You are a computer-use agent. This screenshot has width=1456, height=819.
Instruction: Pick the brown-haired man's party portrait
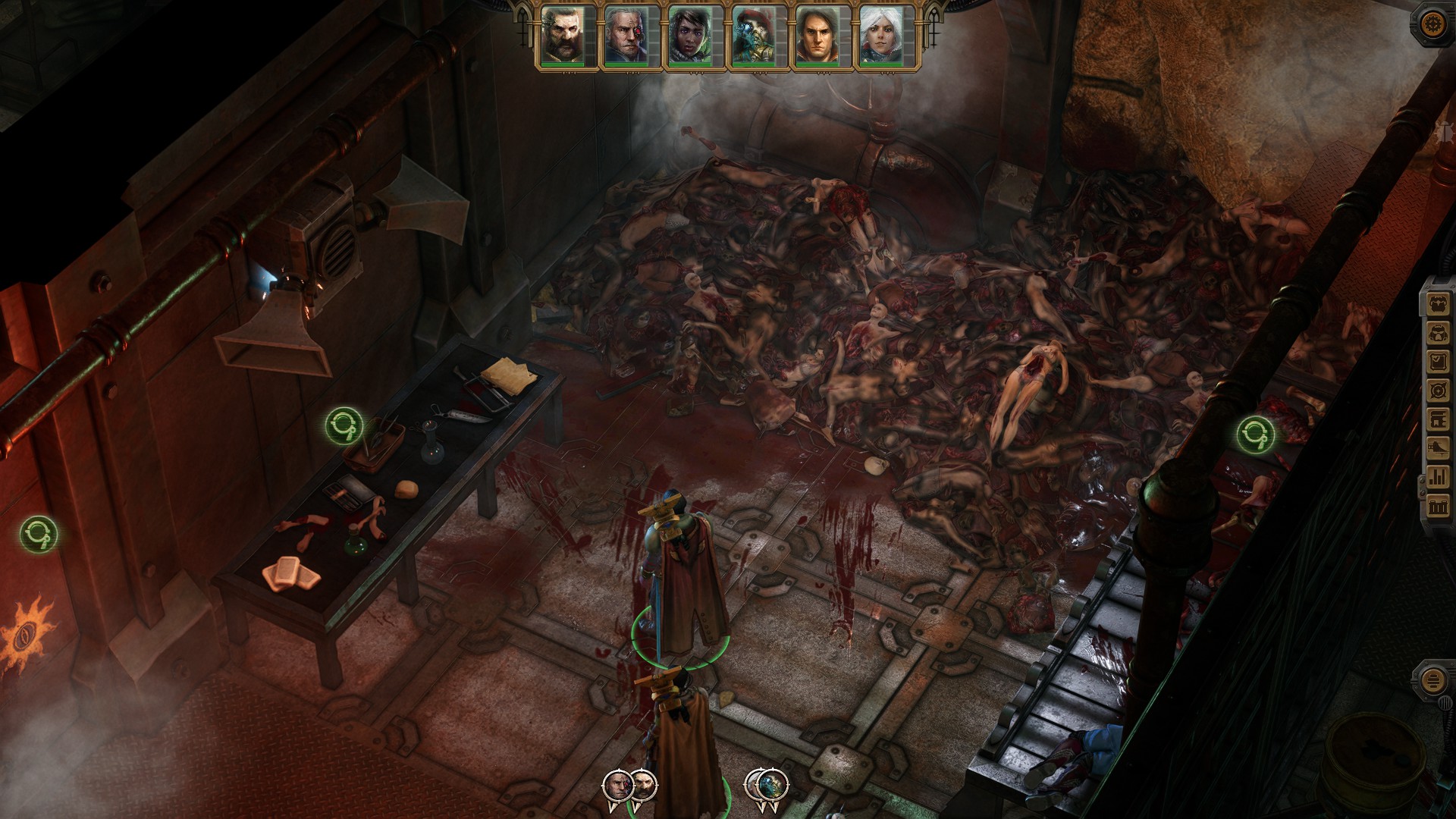click(x=817, y=36)
